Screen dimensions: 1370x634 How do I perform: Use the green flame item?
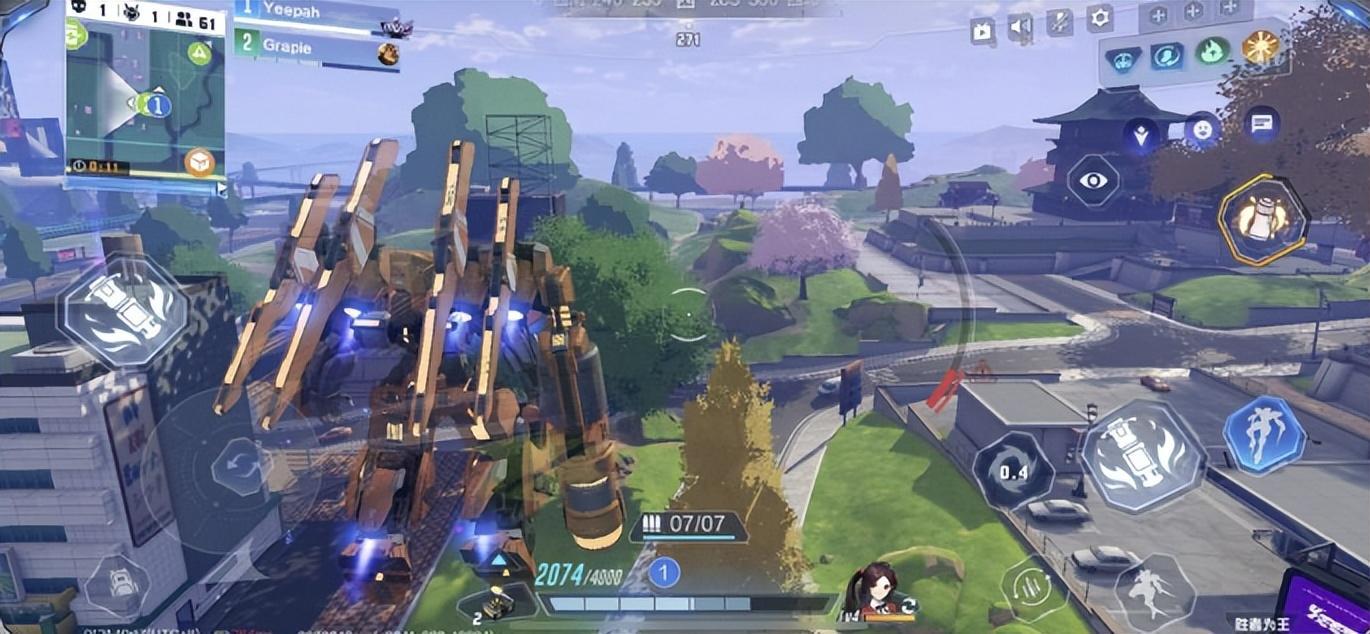click(1212, 51)
